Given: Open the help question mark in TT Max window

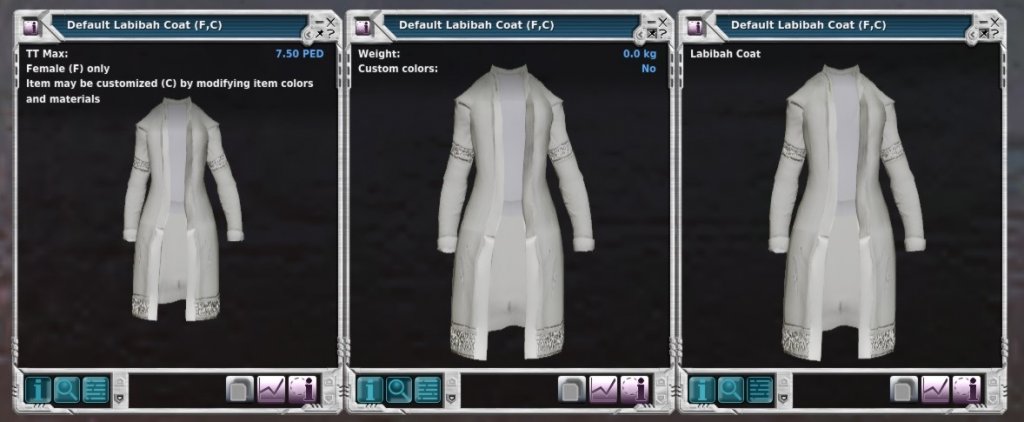Looking at the screenshot, I should point(330,33).
